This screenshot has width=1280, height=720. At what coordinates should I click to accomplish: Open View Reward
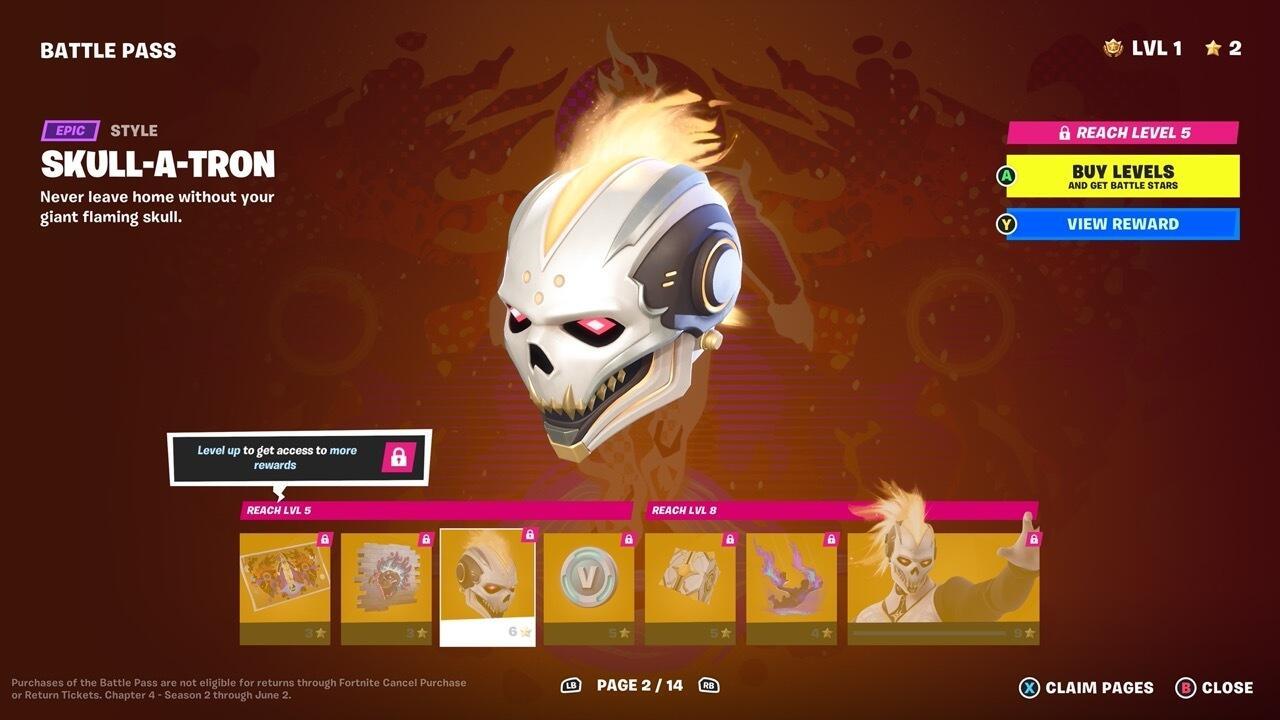(x=1122, y=224)
